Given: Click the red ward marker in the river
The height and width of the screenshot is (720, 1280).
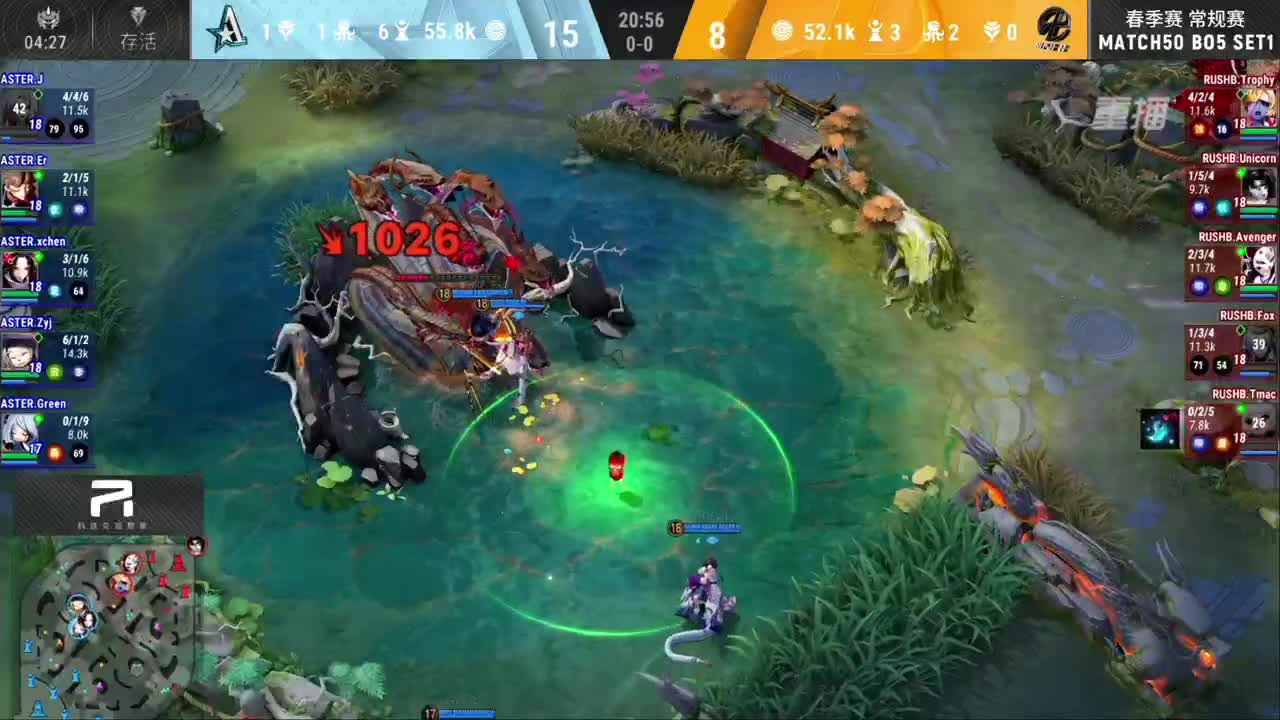Looking at the screenshot, I should click(617, 463).
